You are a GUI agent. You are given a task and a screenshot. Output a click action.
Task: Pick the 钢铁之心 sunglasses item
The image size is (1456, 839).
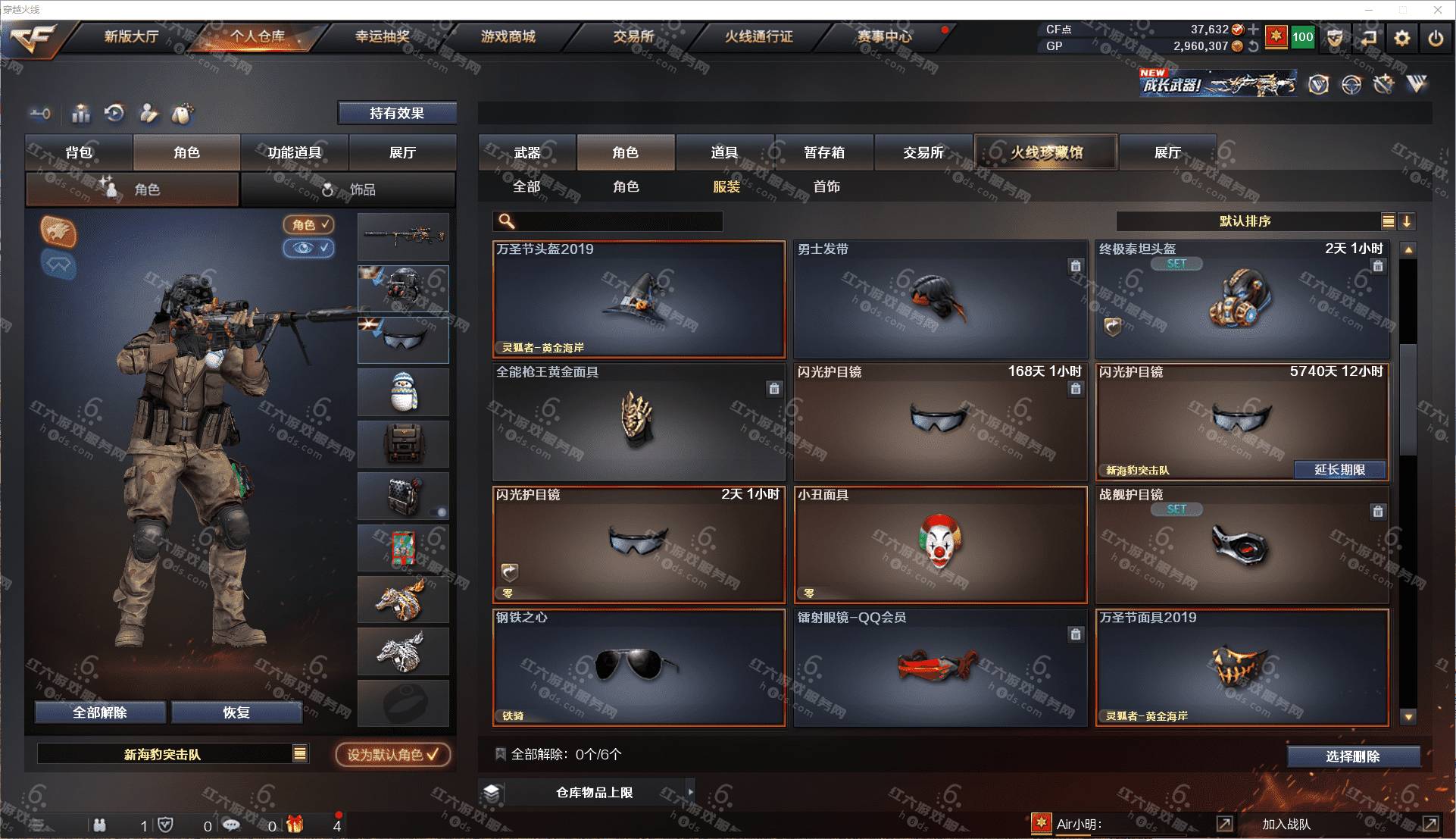[x=639, y=668]
